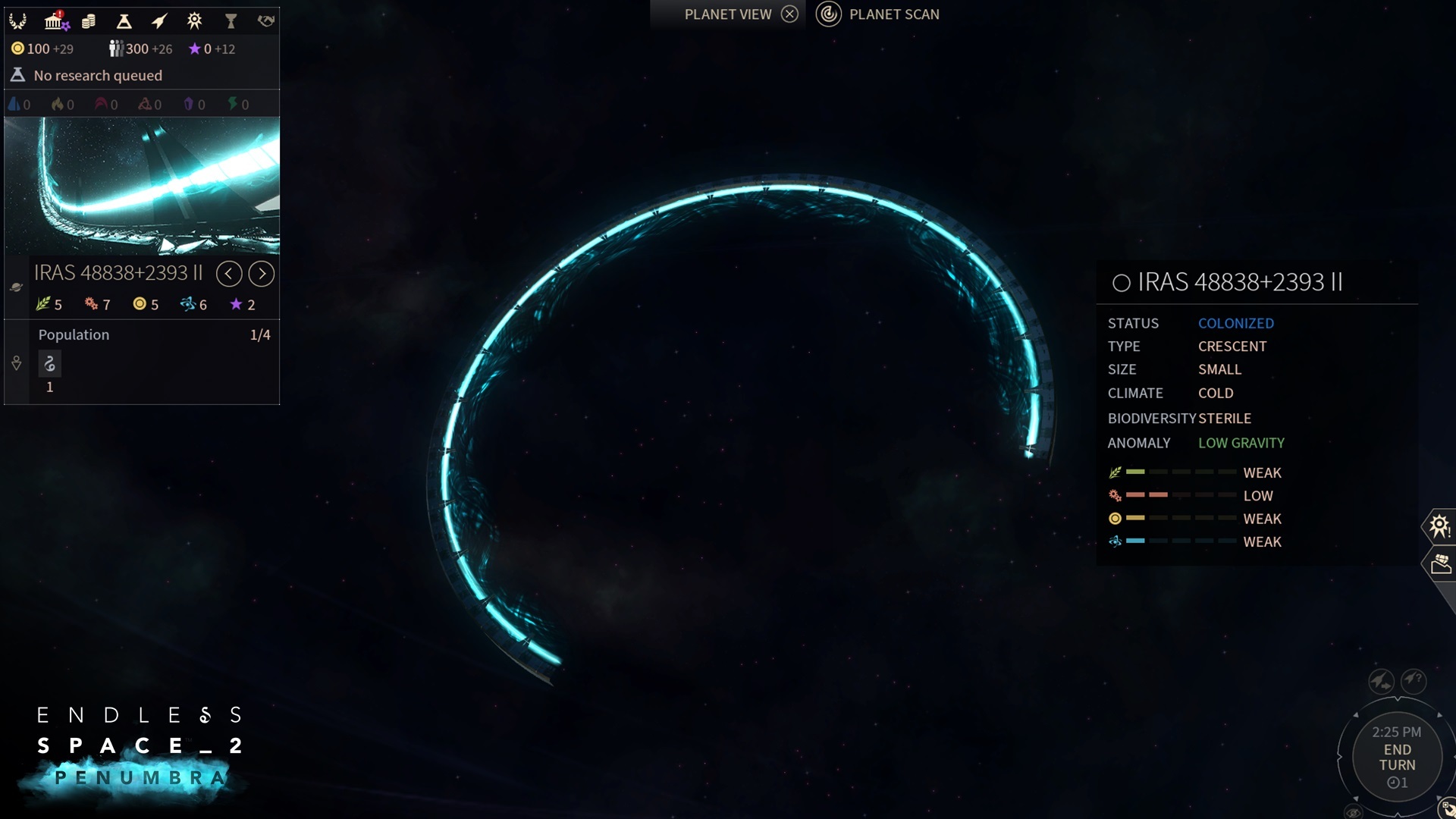Click the No research queued notice
1456x819 pixels.
pyautogui.click(x=97, y=75)
